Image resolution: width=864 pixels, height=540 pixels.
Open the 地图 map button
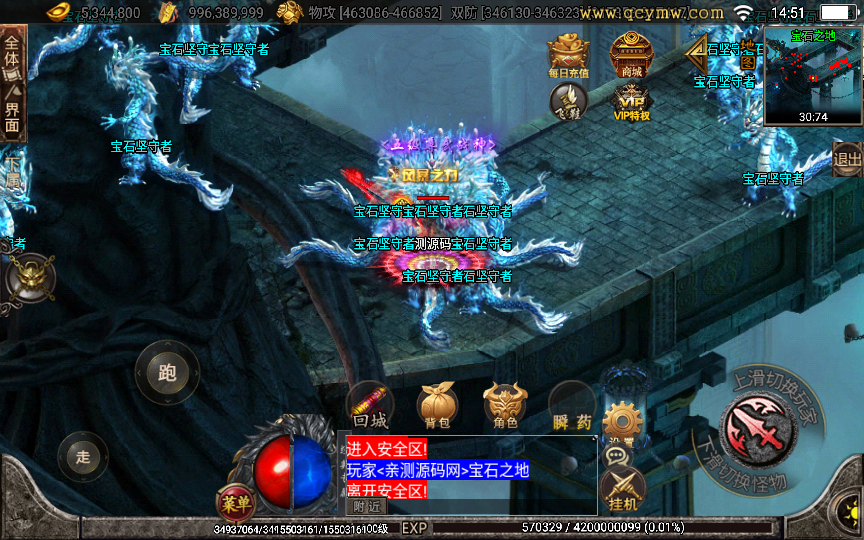point(747,55)
